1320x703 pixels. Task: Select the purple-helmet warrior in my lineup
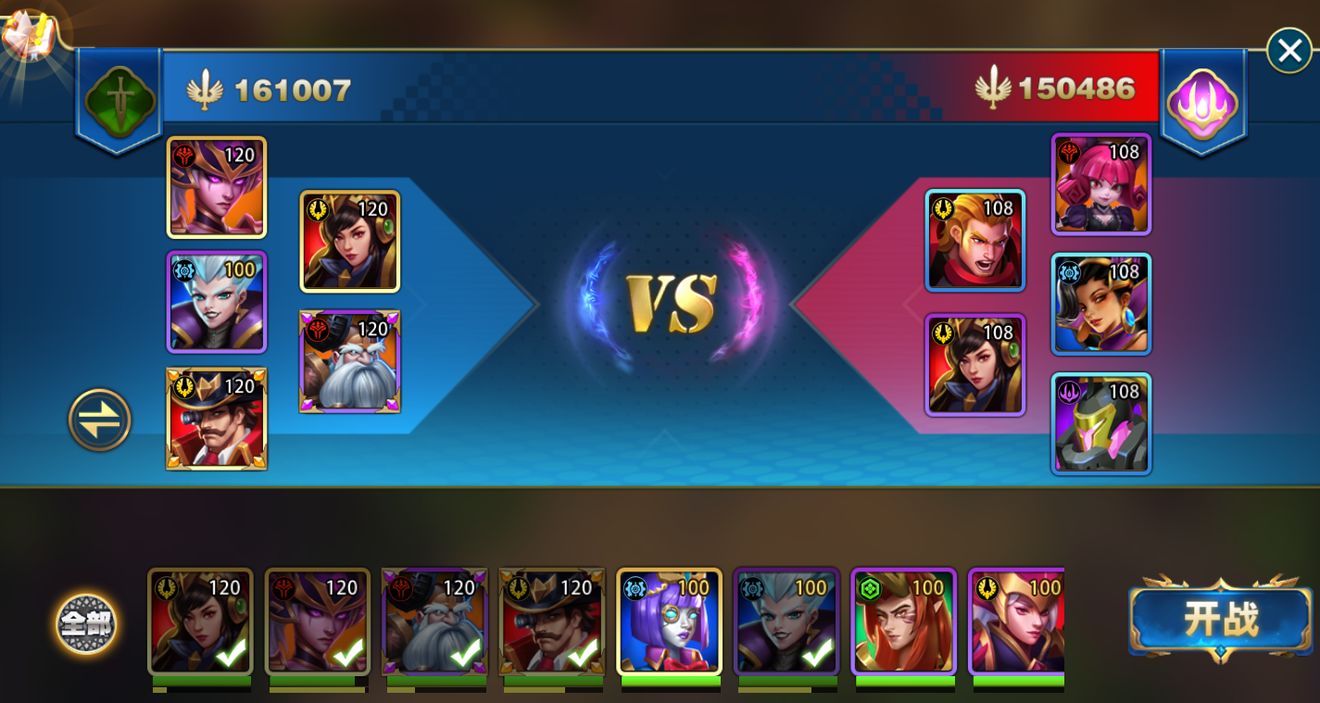pos(216,187)
